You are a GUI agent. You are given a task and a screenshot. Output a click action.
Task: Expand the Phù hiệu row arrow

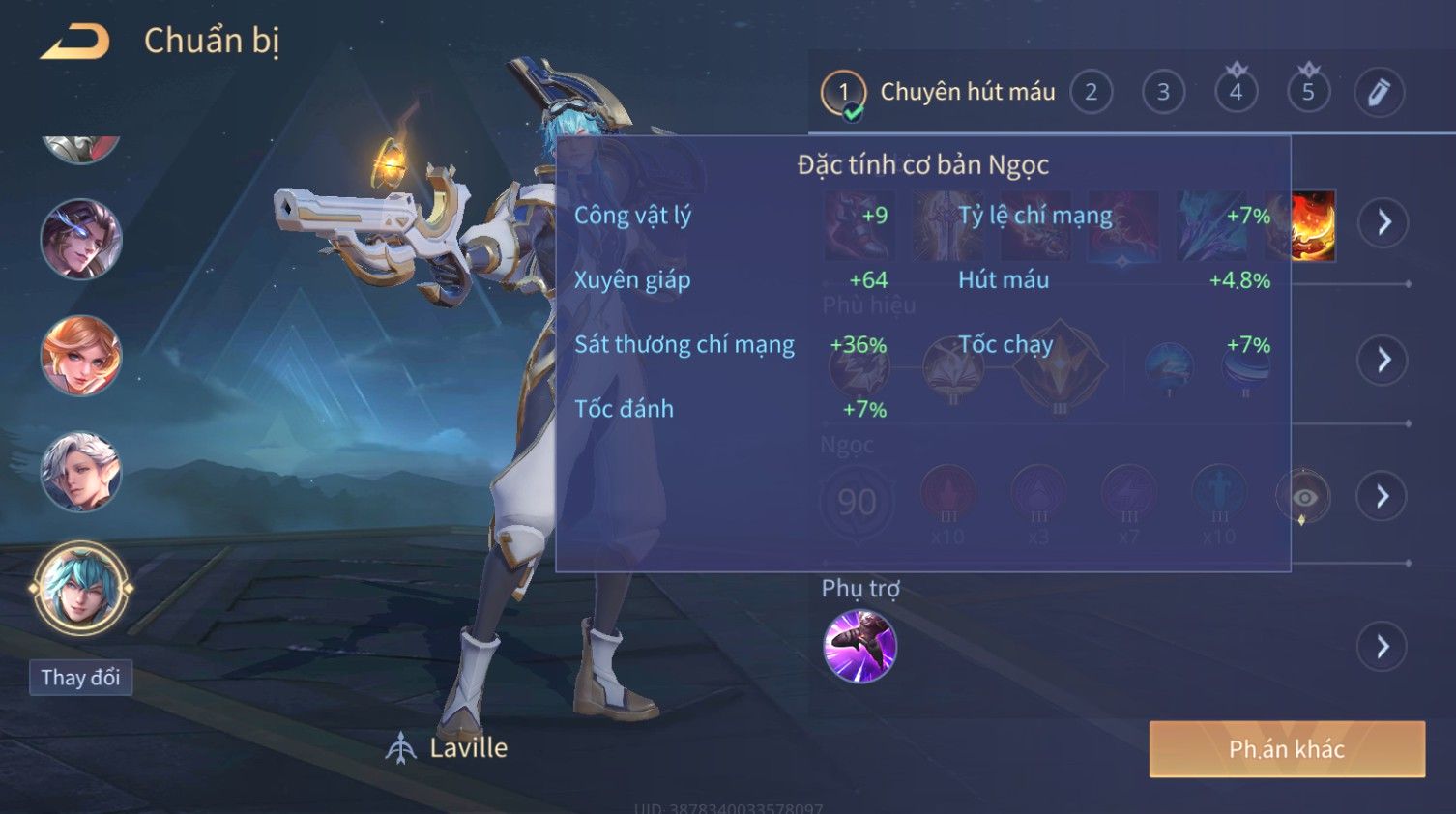[x=1383, y=361]
